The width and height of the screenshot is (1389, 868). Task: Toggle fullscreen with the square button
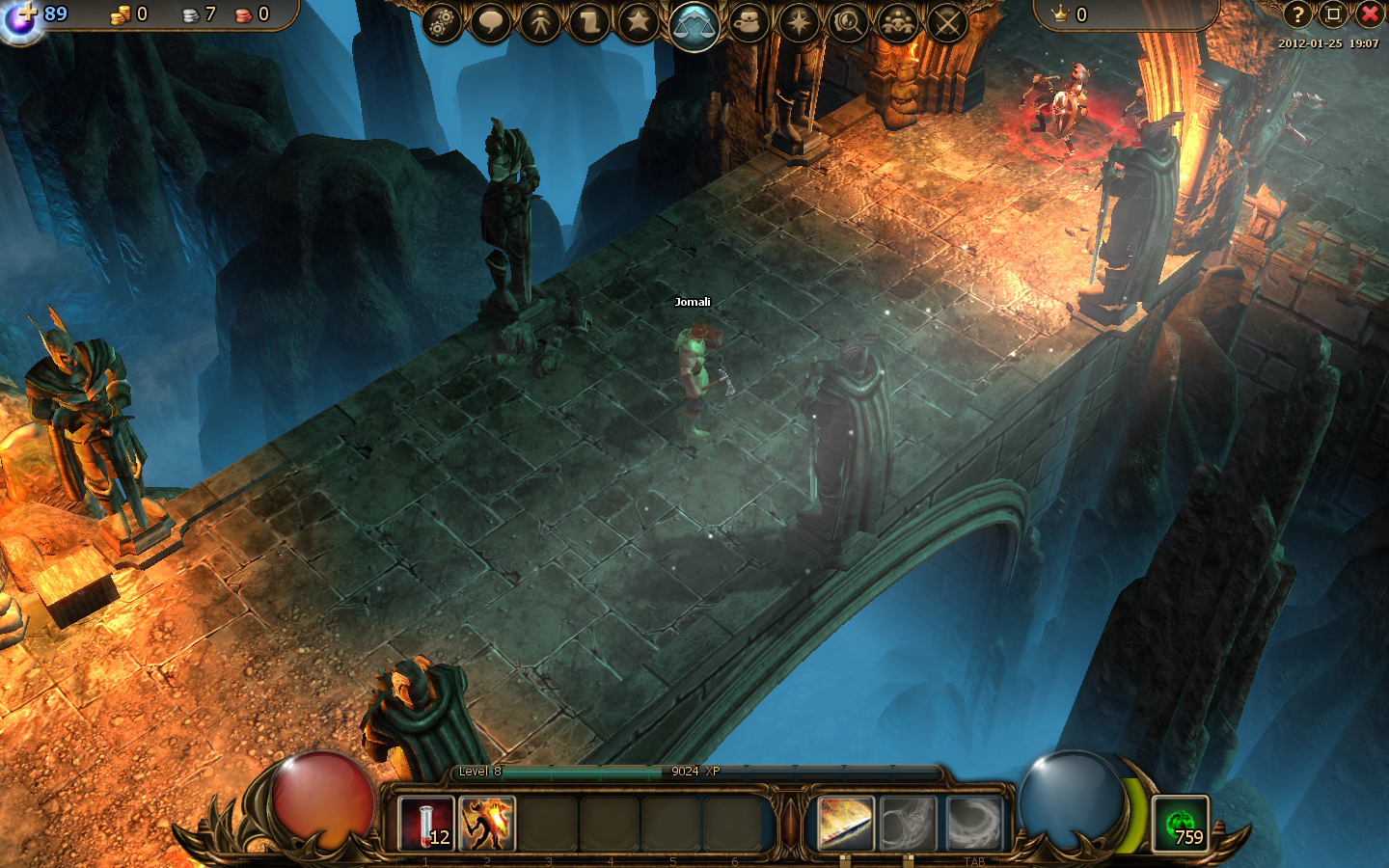click(1333, 14)
